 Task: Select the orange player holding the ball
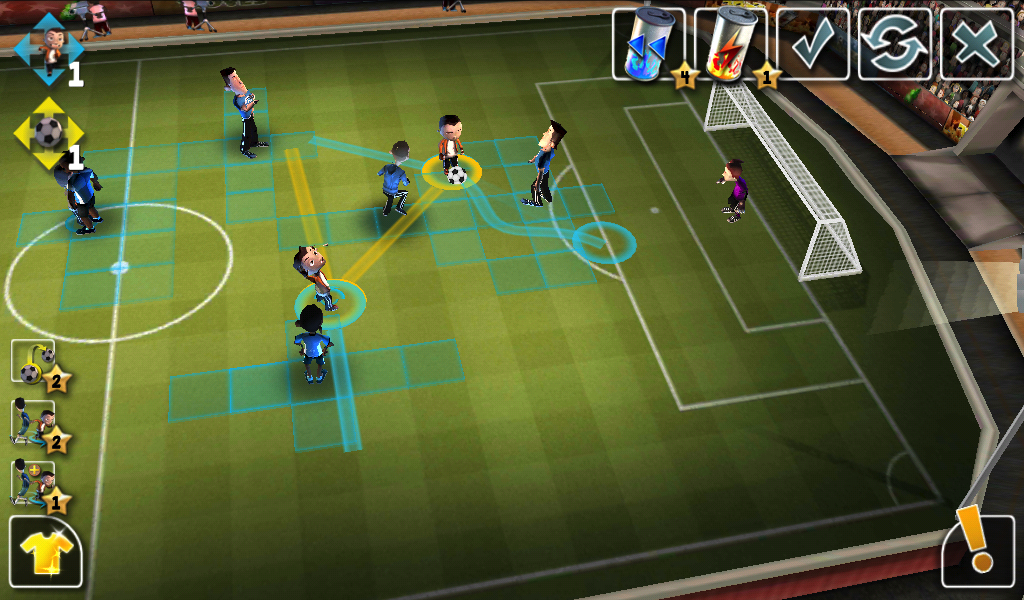click(451, 152)
